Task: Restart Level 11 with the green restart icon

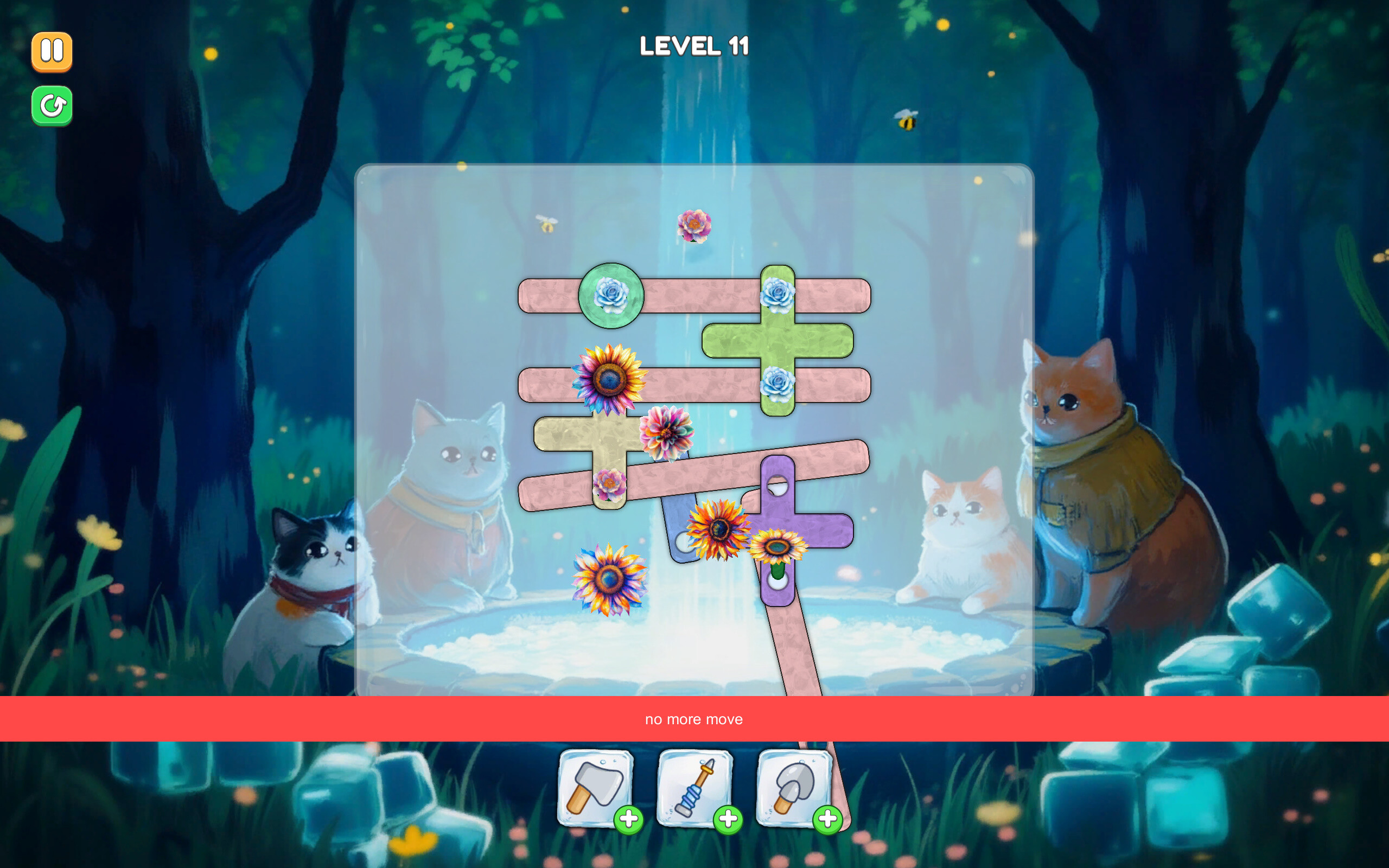Action: [52, 105]
